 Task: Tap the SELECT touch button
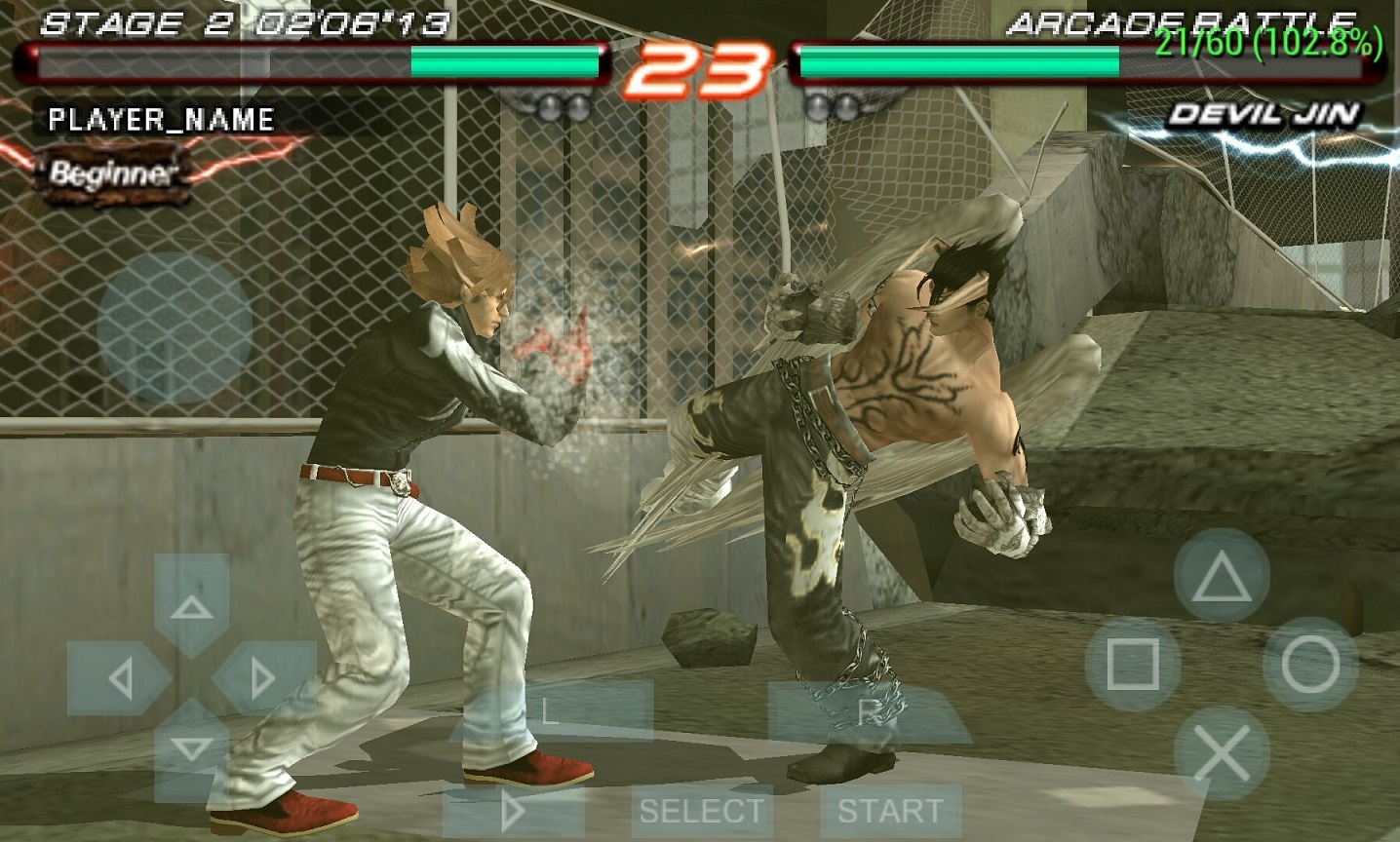[x=701, y=811]
